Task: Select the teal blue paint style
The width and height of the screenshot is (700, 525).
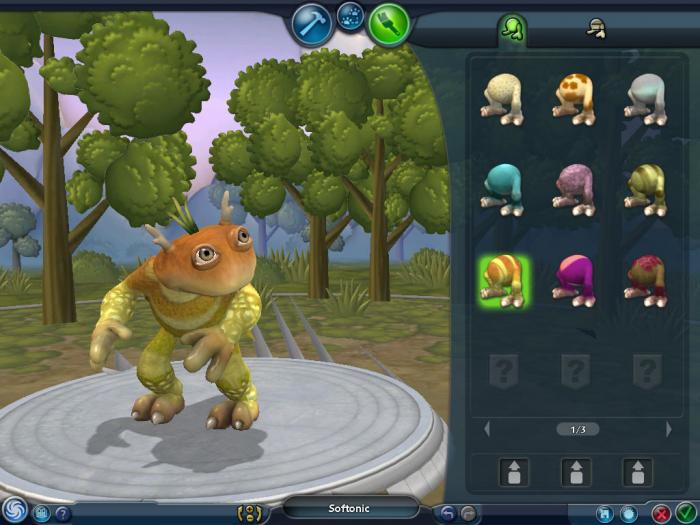Action: click(503, 188)
